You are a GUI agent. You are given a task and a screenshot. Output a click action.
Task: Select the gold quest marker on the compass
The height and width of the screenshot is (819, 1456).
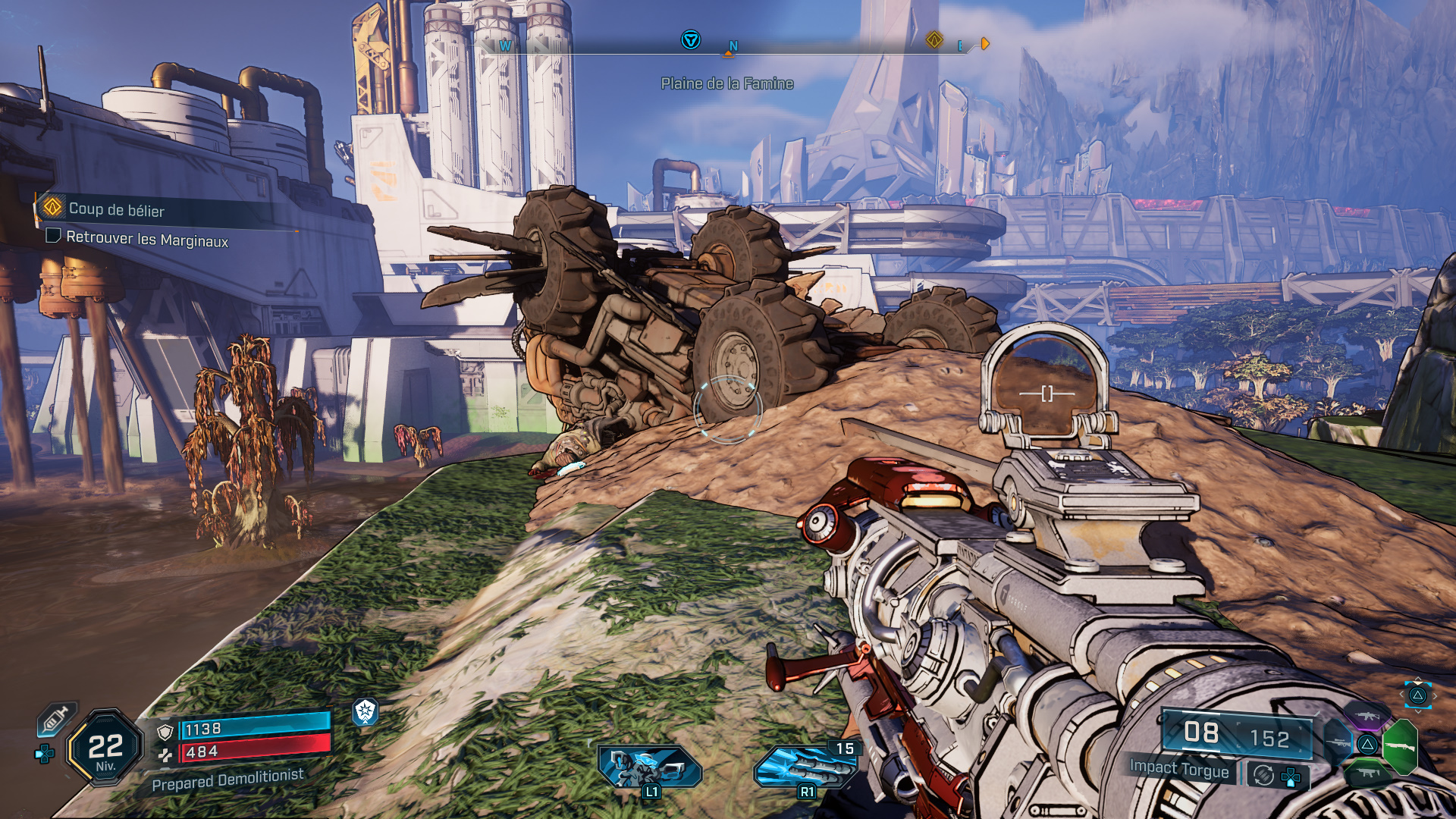click(934, 39)
